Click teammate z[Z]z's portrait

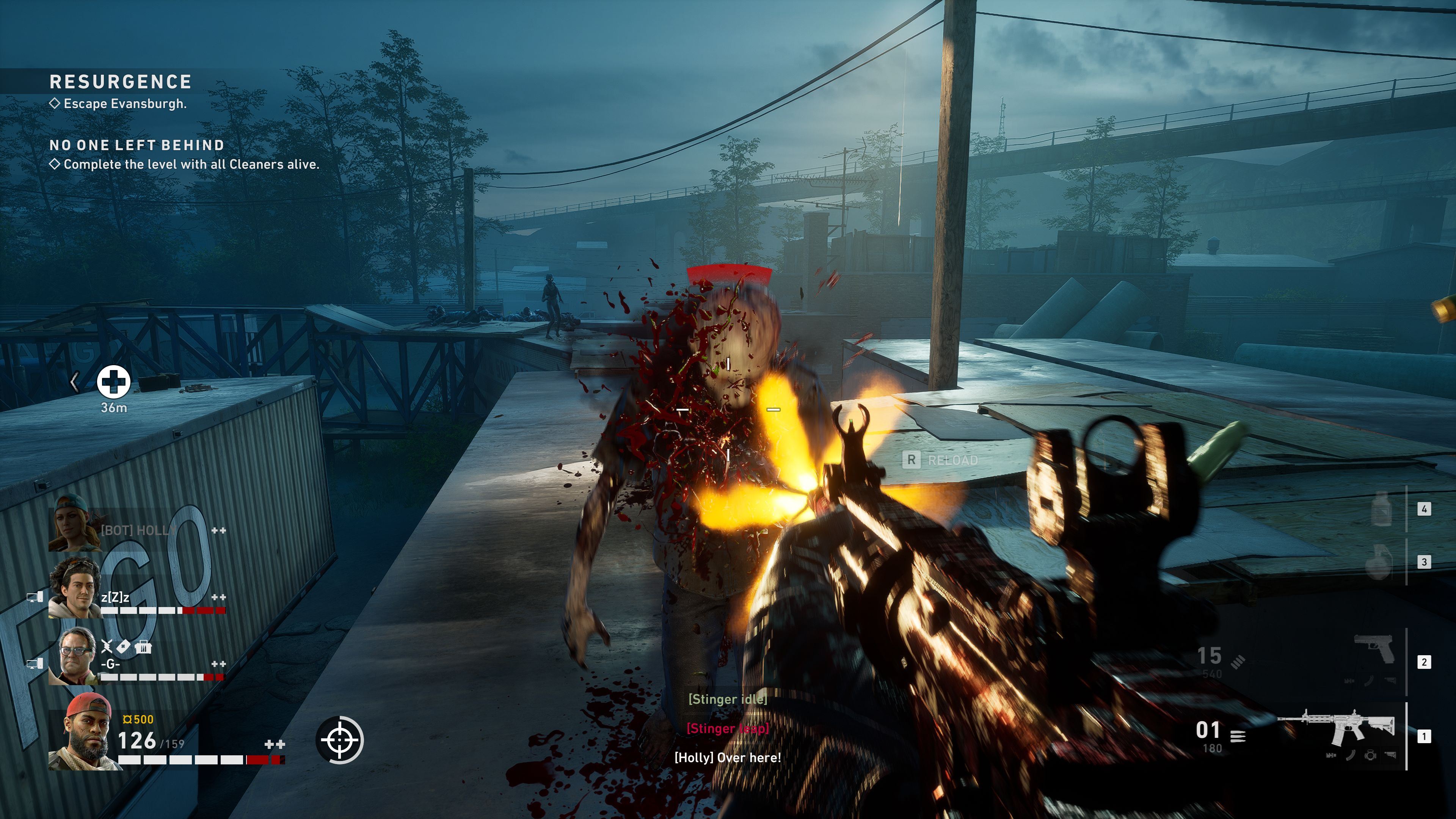pos(74,589)
